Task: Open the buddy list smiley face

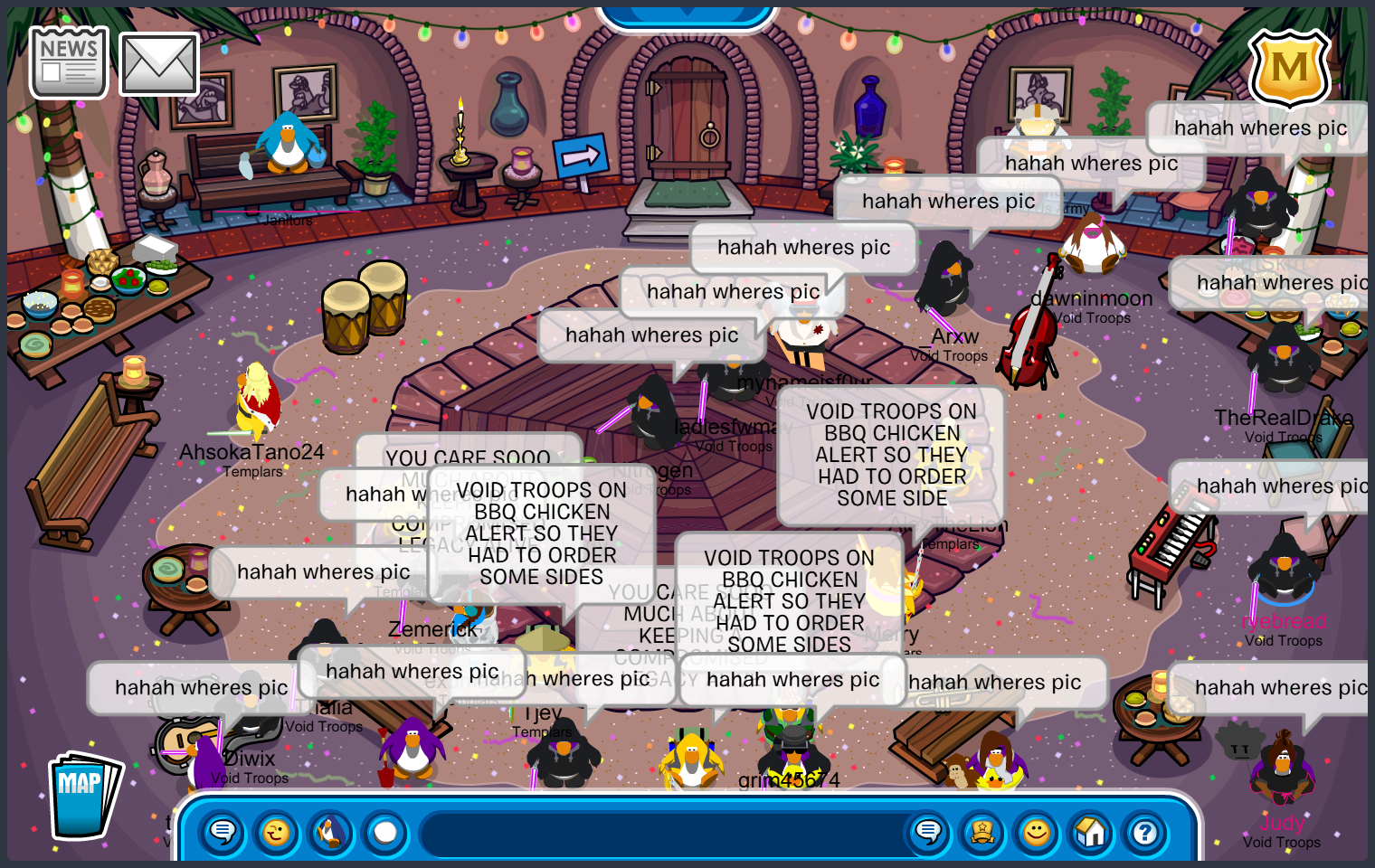Action: (x=1037, y=832)
